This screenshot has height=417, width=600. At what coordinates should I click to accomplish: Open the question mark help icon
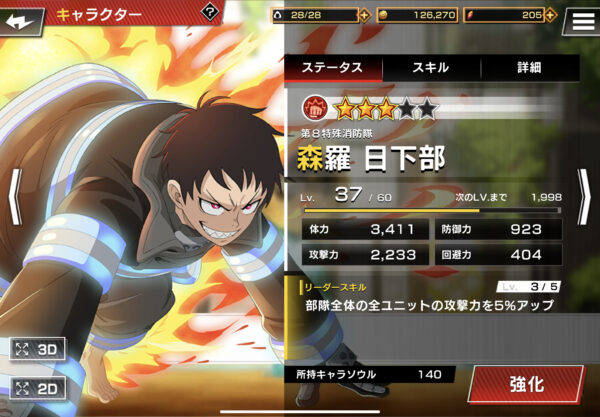(x=209, y=12)
